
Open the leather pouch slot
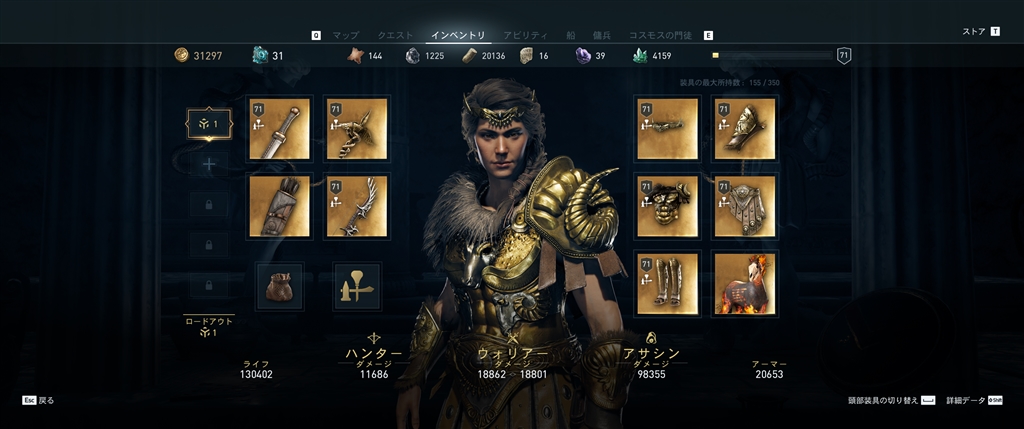pos(279,286)
